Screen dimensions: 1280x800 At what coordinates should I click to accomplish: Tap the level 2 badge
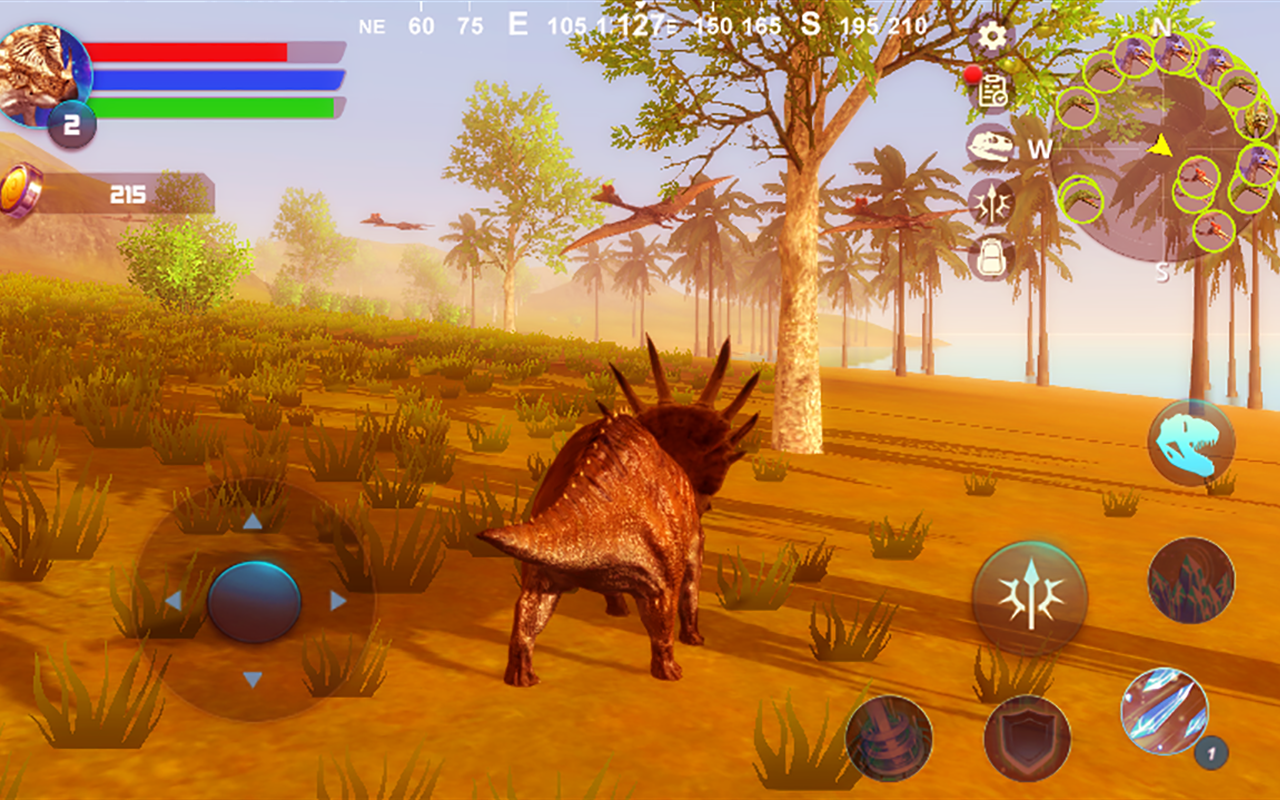[73, 122]
